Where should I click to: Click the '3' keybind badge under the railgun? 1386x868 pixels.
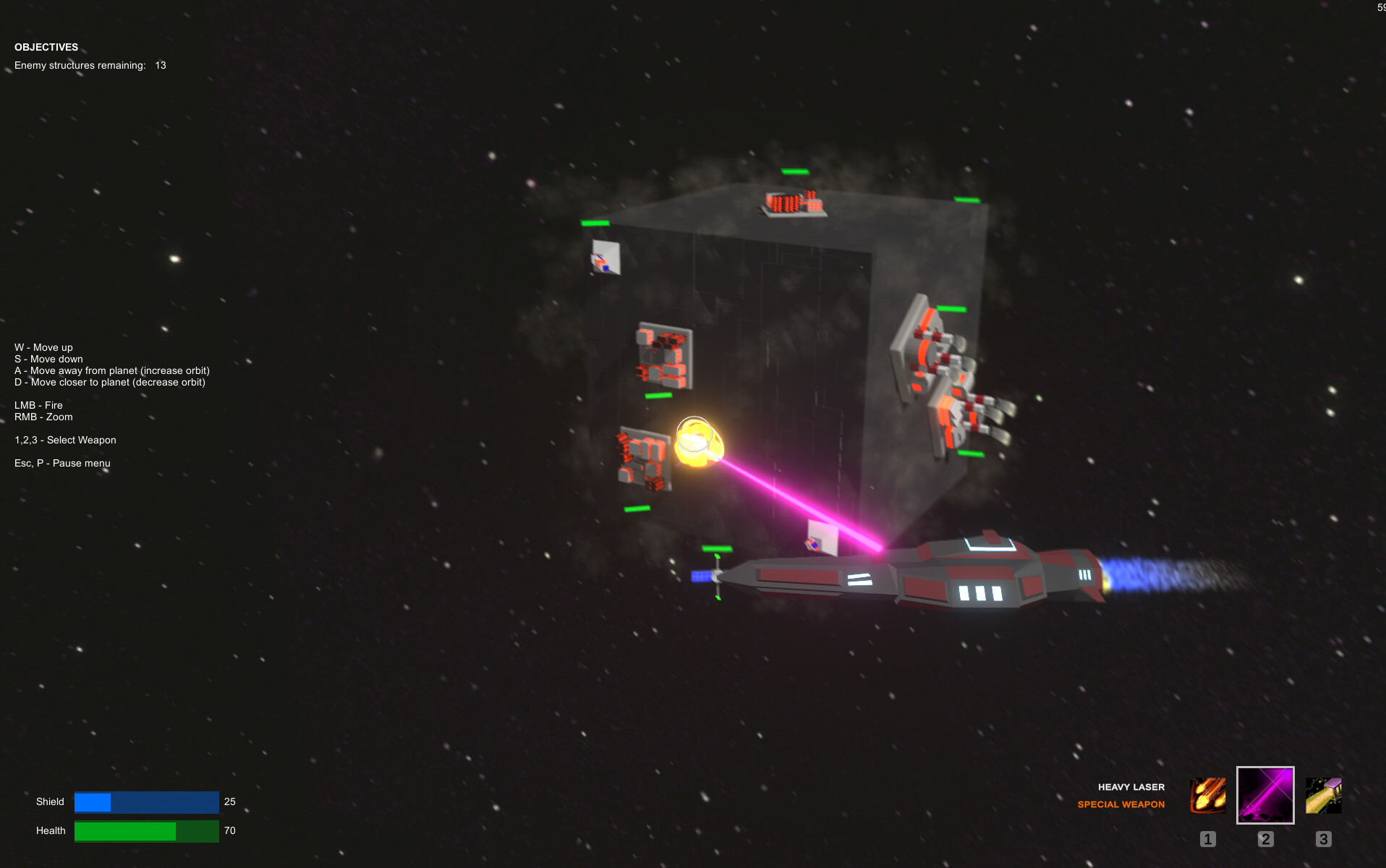point(1322,839)
